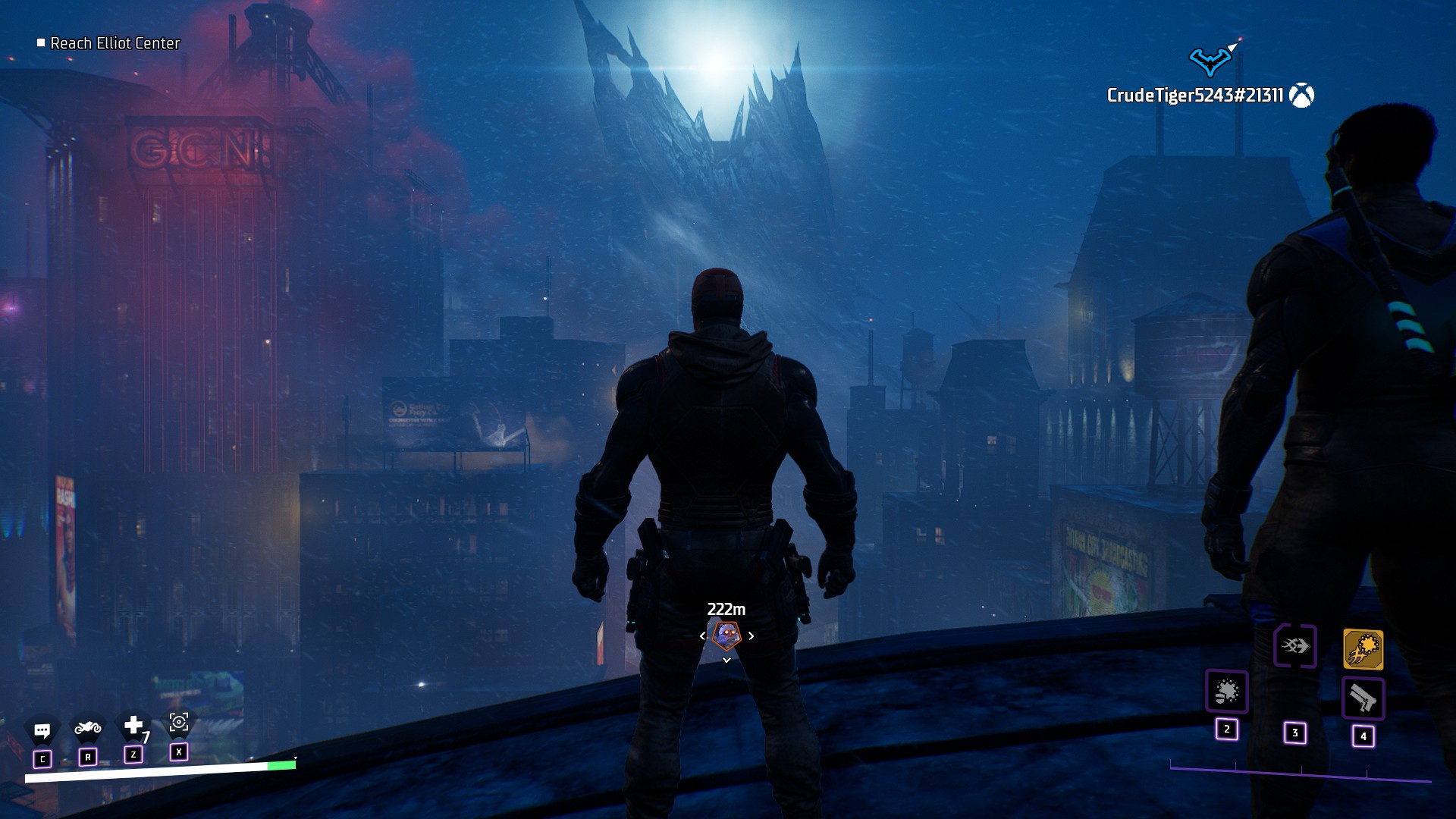Image resolution: width=1456 pixels, height=819 pixels.
Task: Use the health pack plus icon
Action: 133,726
